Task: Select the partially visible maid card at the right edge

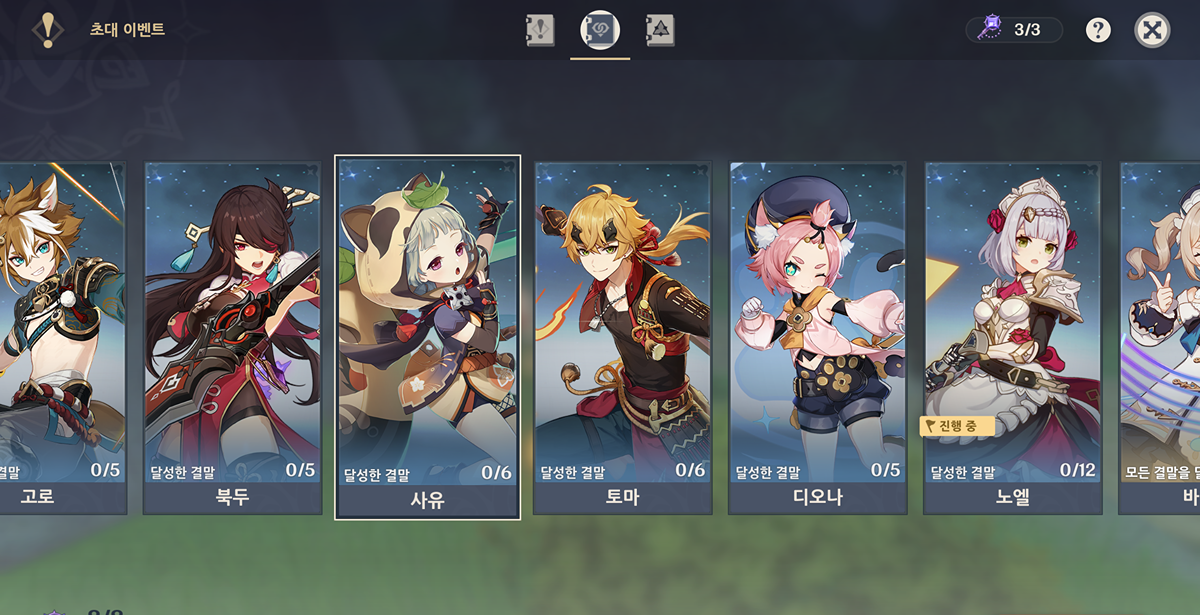Action: [1160, 337]
